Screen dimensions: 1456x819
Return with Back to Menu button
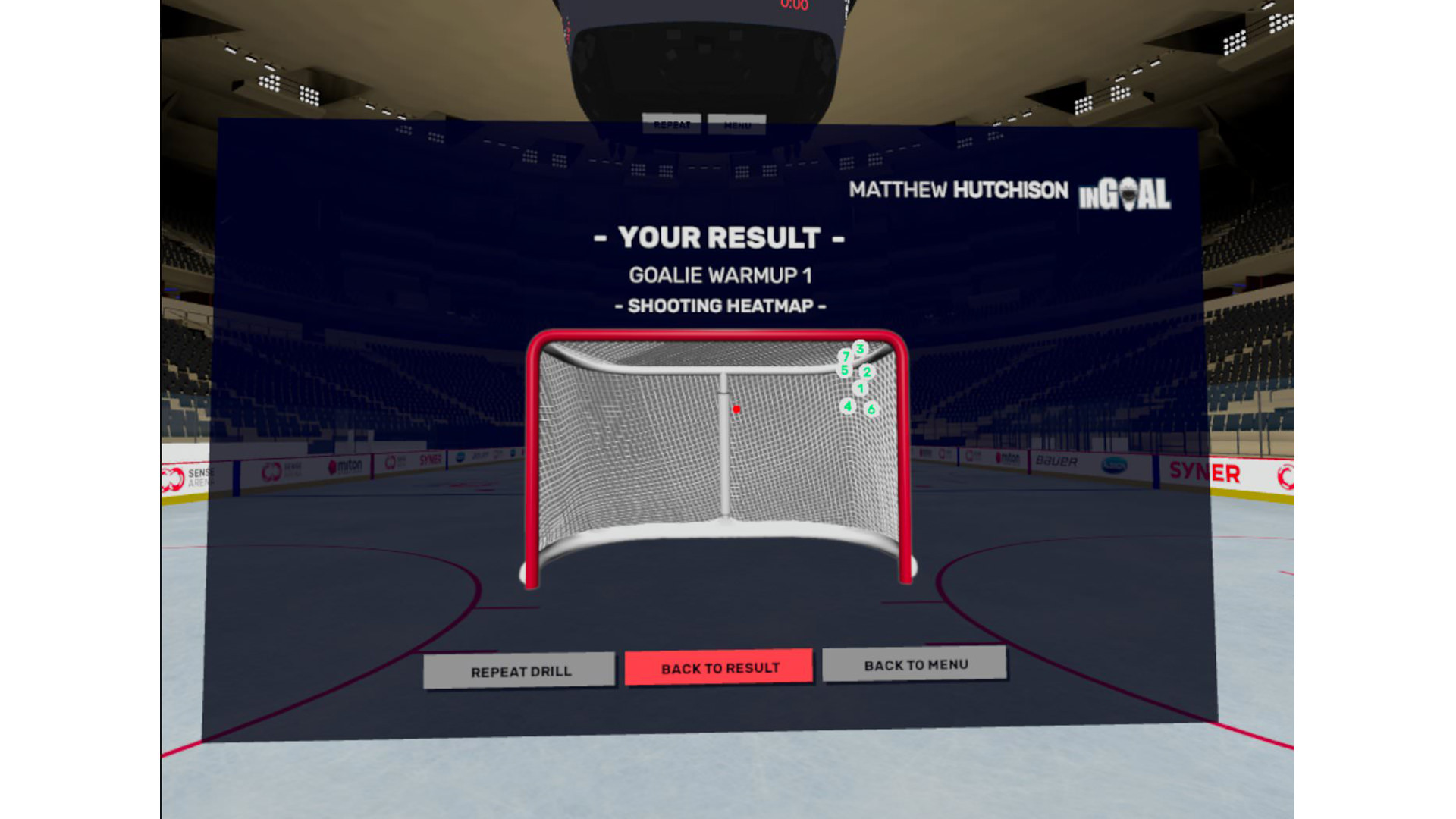915,664
